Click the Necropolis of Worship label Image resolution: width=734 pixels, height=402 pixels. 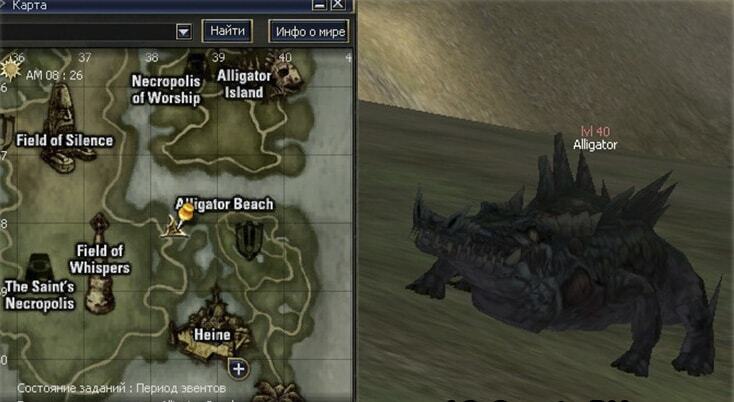tap(166, 89)
